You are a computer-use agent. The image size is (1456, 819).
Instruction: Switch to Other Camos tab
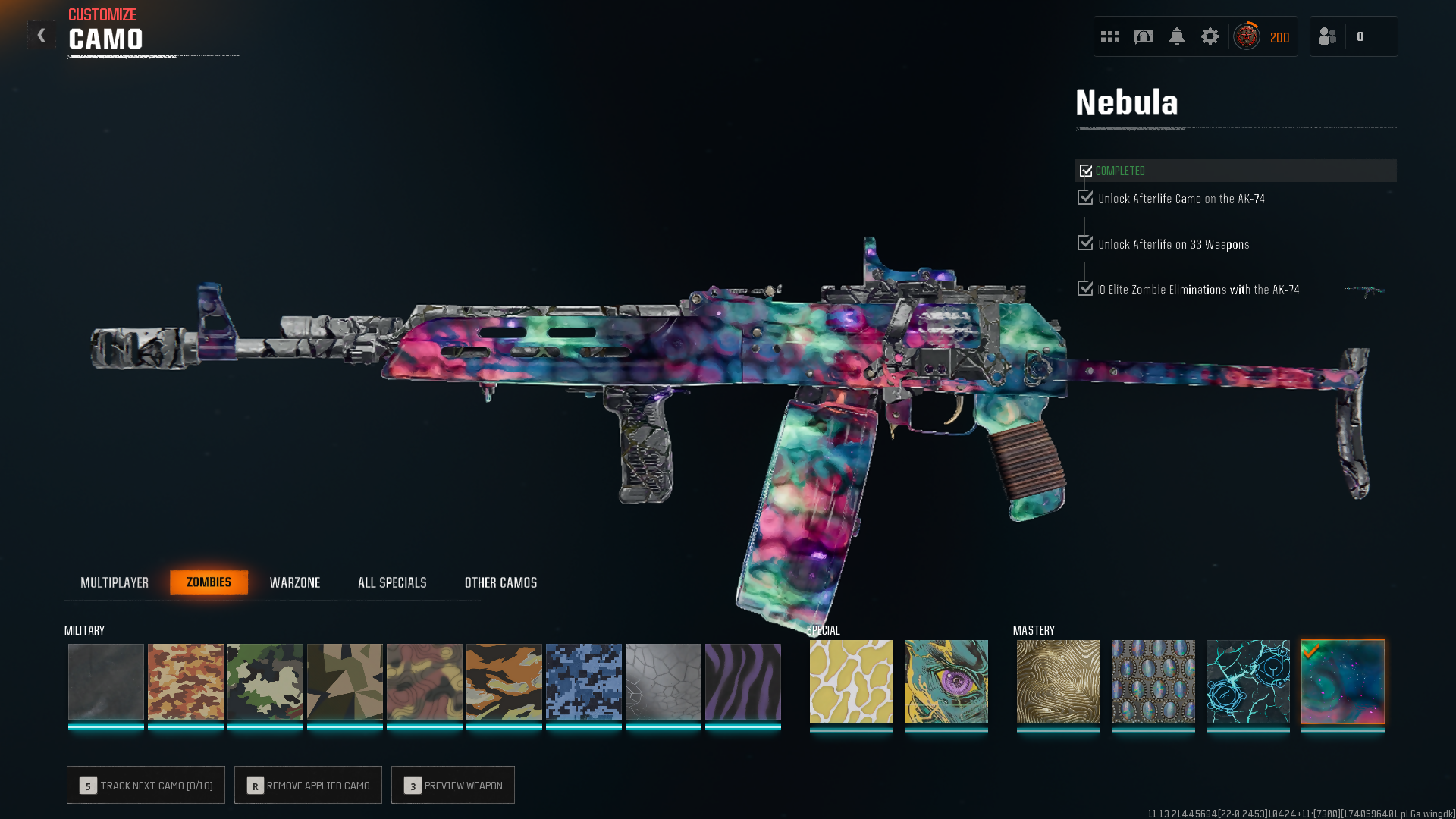(500, 582)
